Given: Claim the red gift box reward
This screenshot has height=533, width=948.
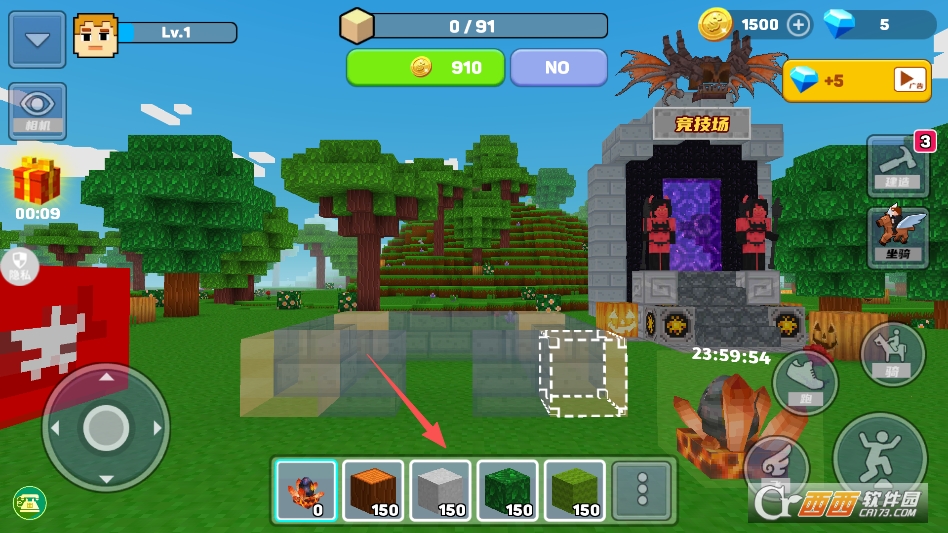Looking at the screenshot, I should [37, 183].
